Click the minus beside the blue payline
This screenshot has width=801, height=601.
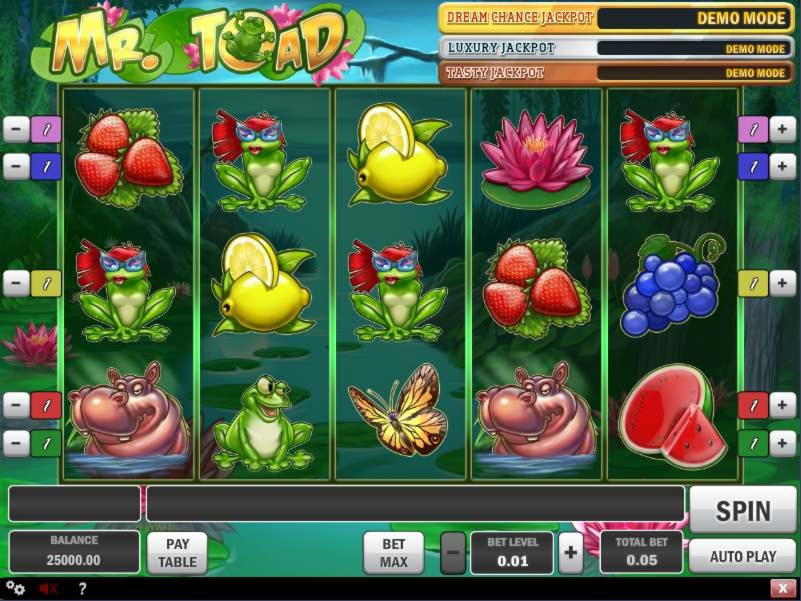point(16,166)
